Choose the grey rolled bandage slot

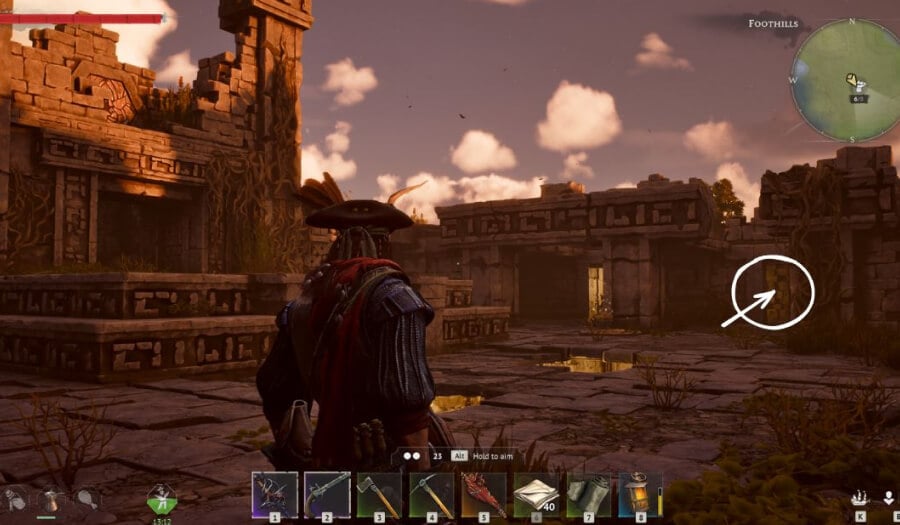pos(588,494)
